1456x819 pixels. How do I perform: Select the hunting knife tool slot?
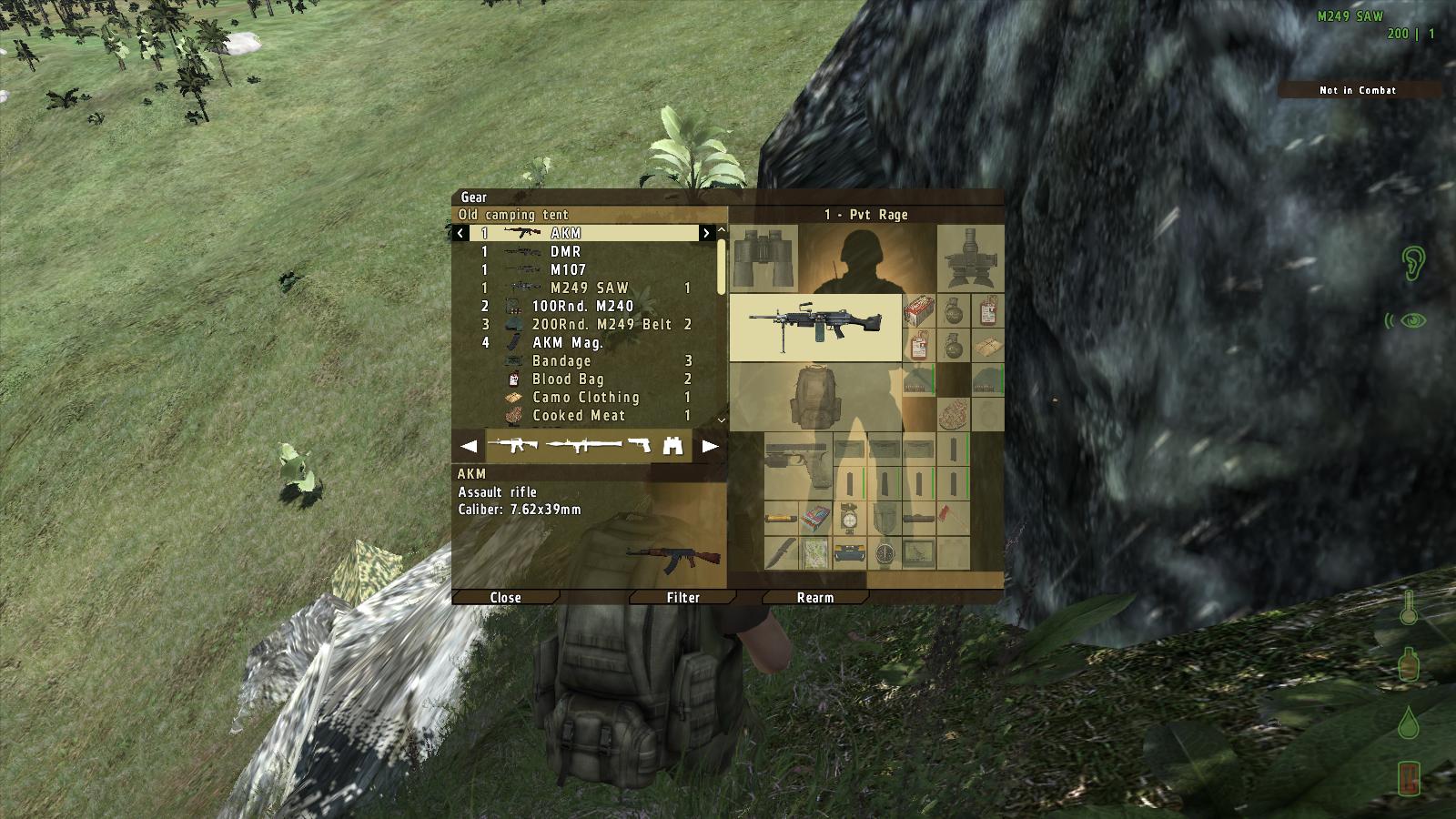[781, 551]
